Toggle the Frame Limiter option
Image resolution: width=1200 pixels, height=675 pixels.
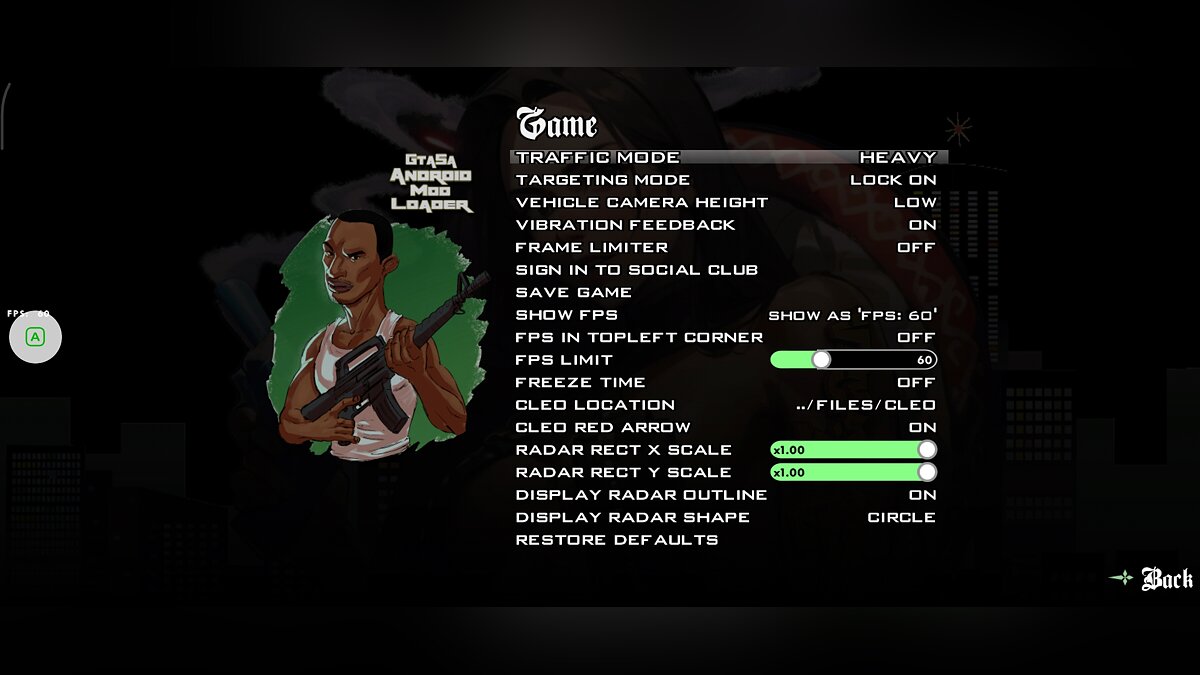pos(727,247)
